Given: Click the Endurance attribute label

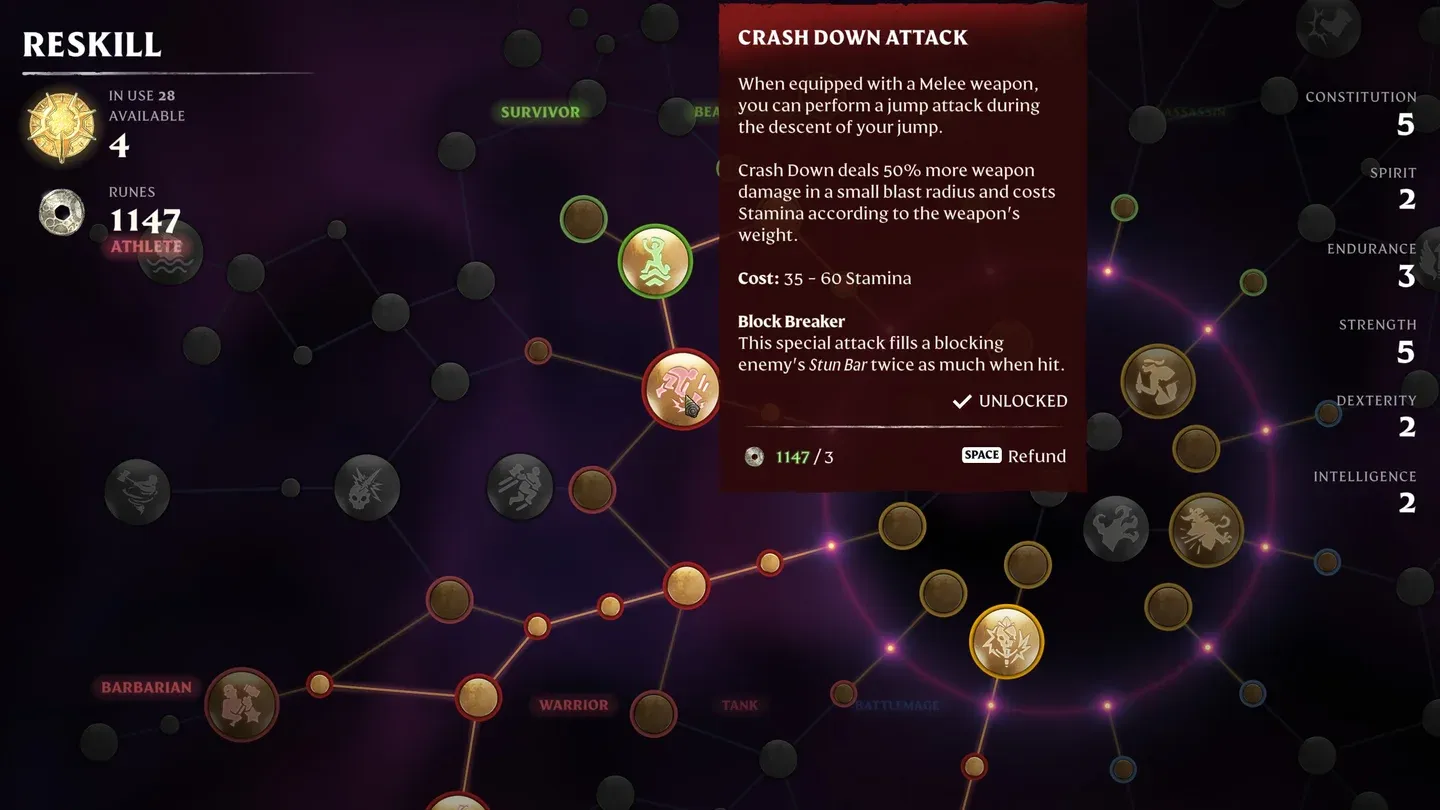Looking at the screenshot, I should 1372,248.
